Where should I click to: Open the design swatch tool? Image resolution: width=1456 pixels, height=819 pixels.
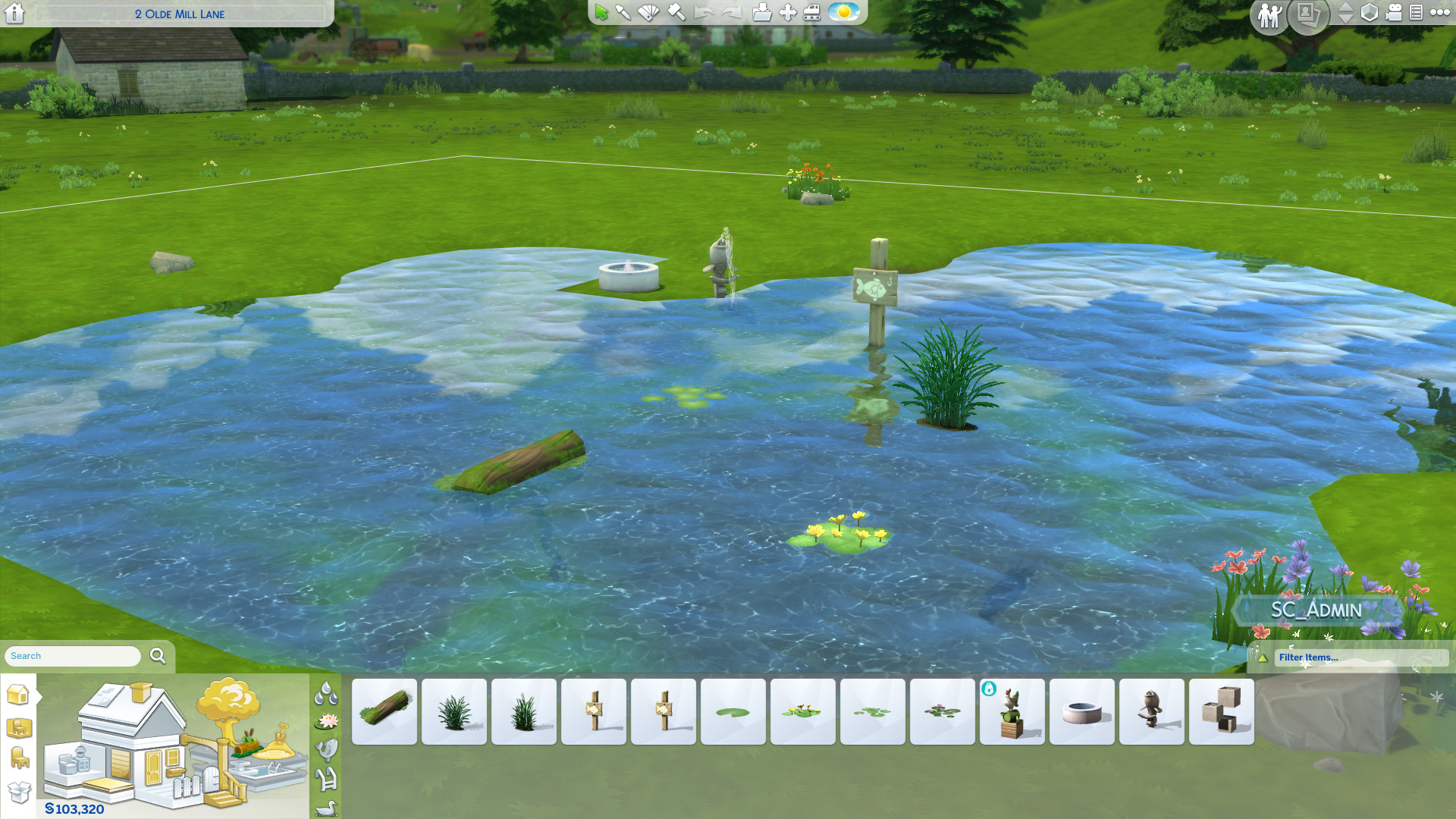[x=648, y=12]
